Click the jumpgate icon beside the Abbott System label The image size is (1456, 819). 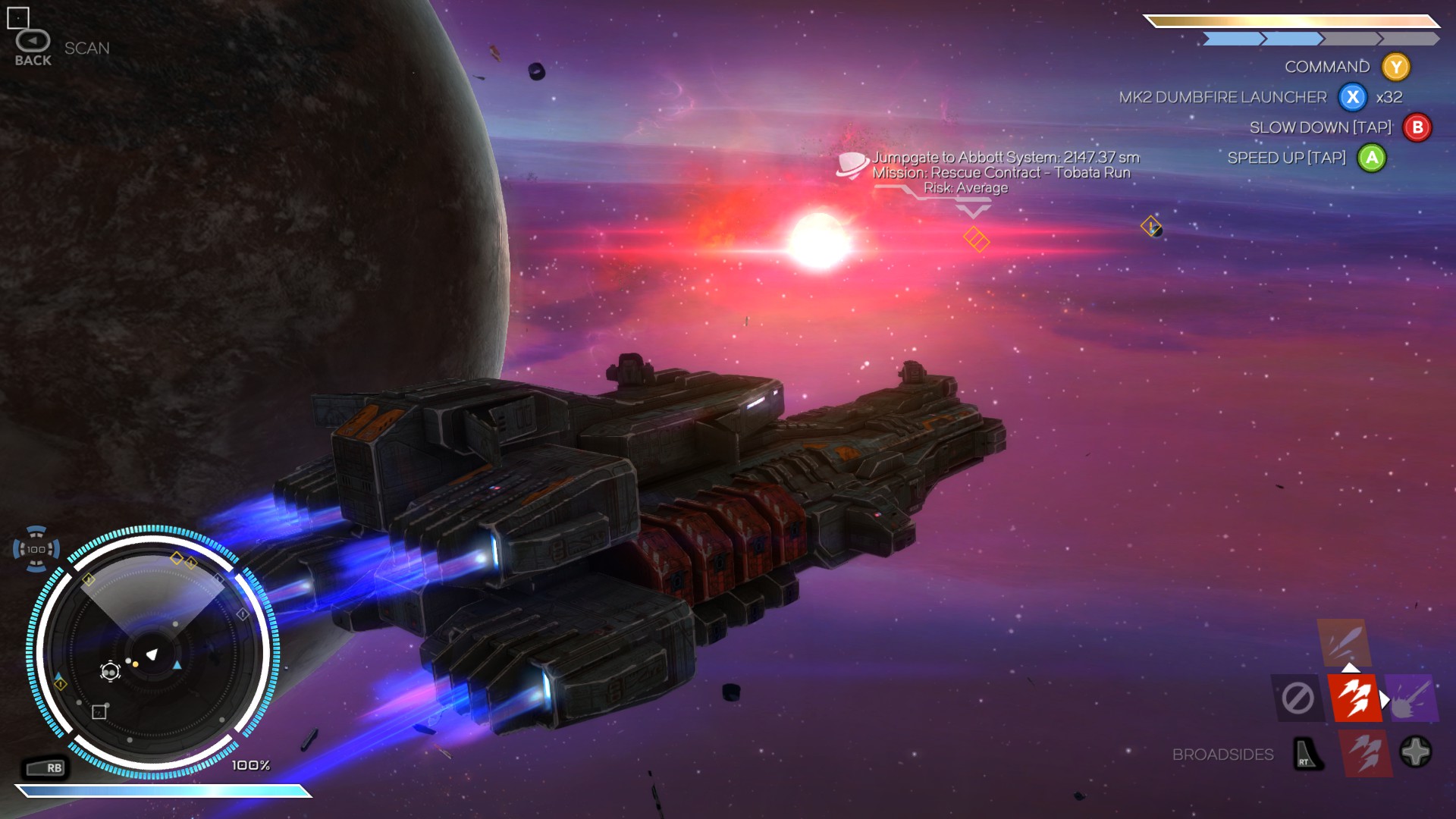point(851,163)
